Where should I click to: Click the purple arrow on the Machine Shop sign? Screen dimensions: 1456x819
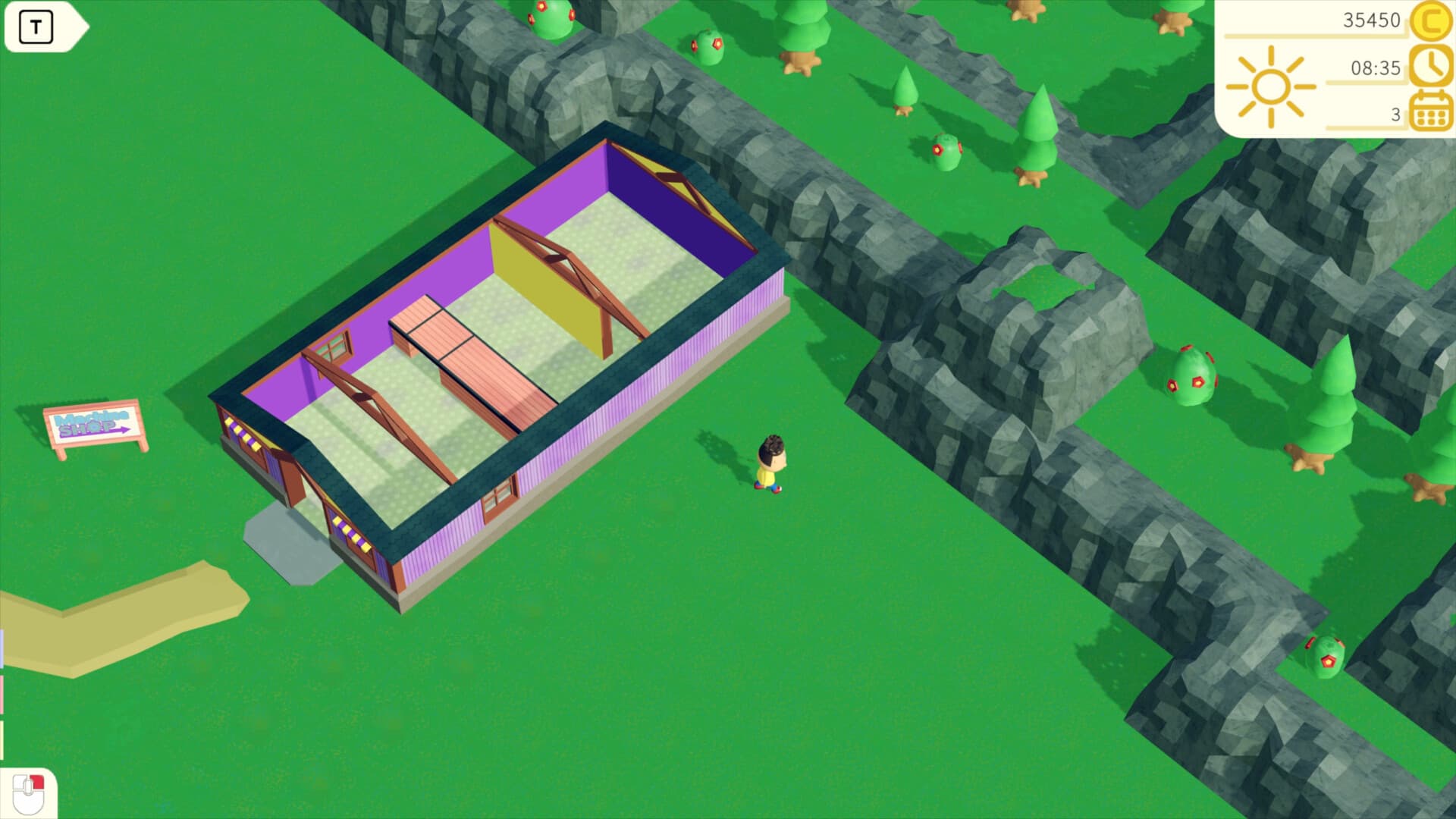(124, 430)
